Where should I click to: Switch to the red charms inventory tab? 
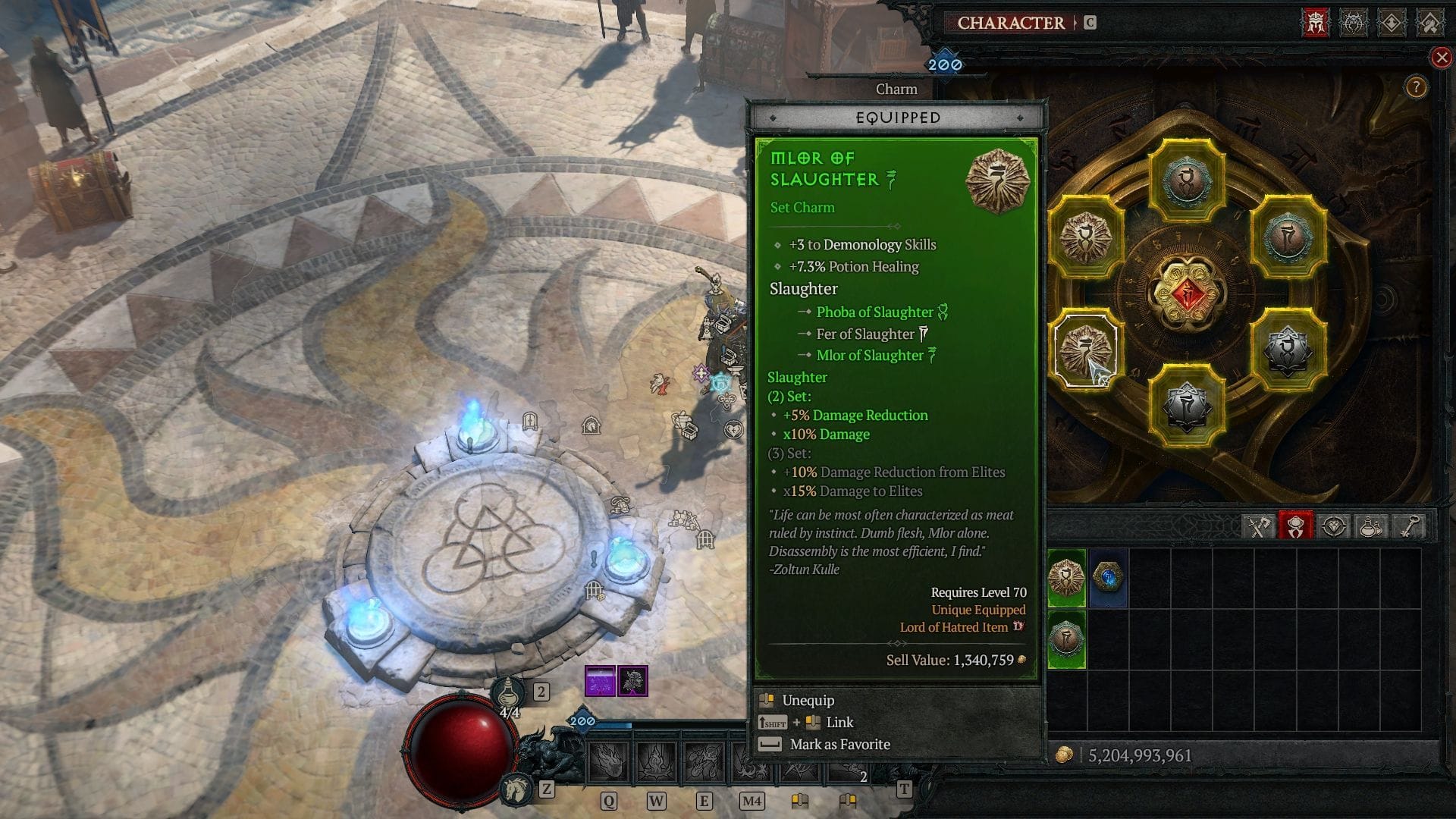click(1297, 525)
